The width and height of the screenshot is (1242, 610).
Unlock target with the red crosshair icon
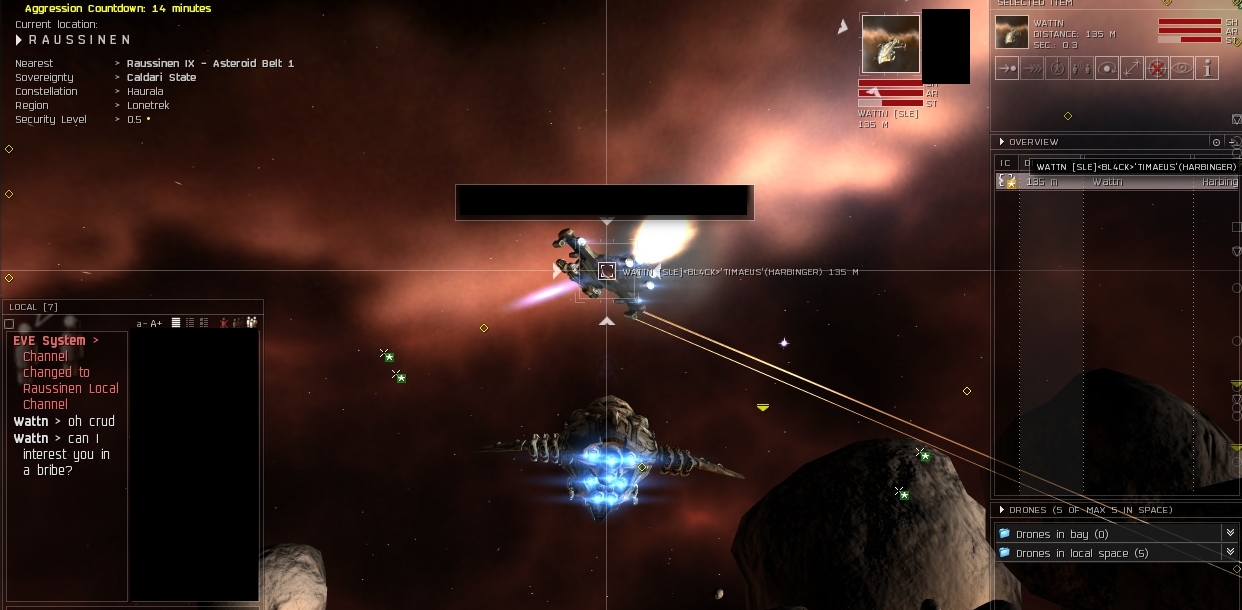[1157, 69]
